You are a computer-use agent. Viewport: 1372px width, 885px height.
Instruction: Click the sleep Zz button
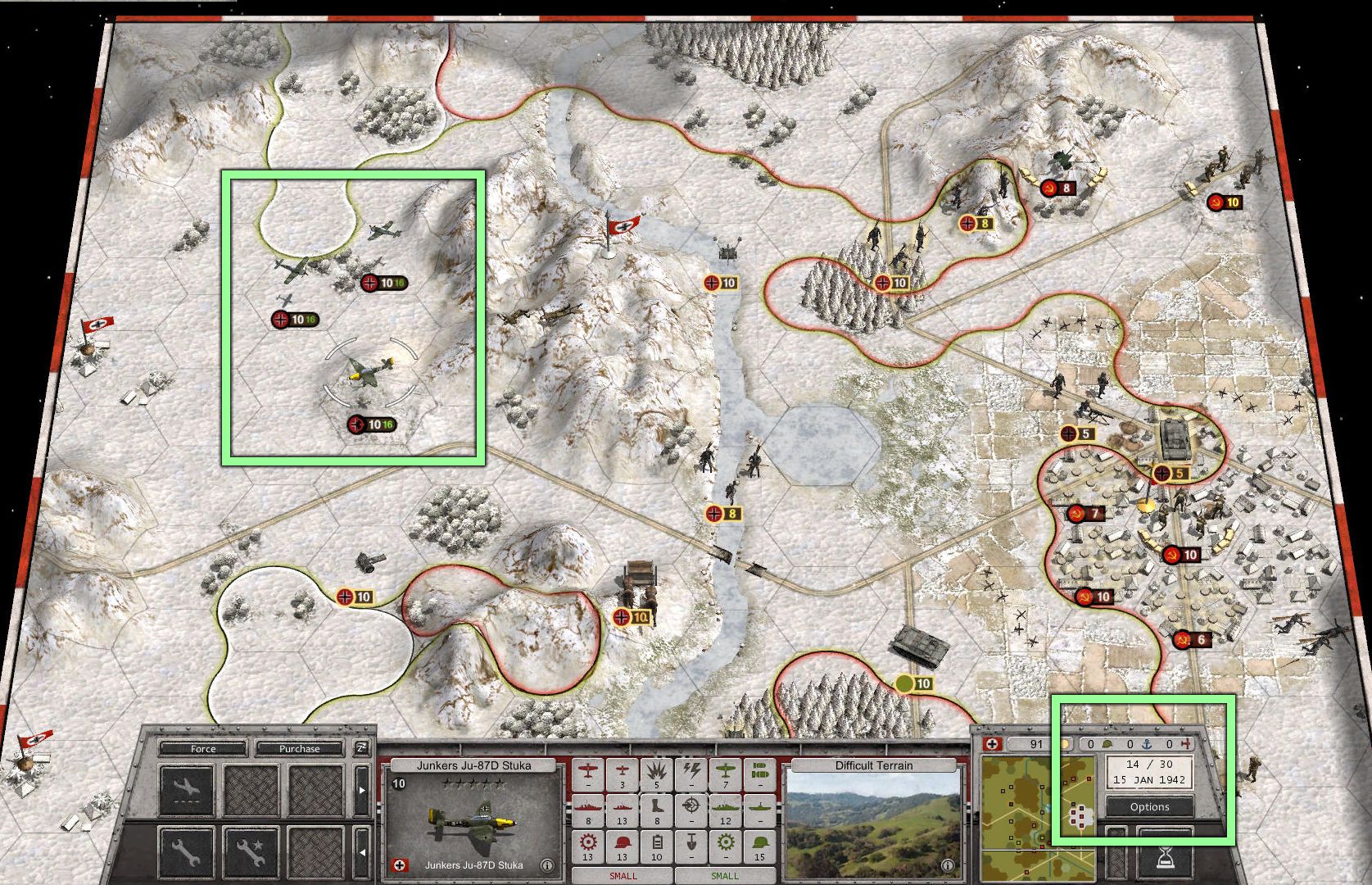pos(361,747)
